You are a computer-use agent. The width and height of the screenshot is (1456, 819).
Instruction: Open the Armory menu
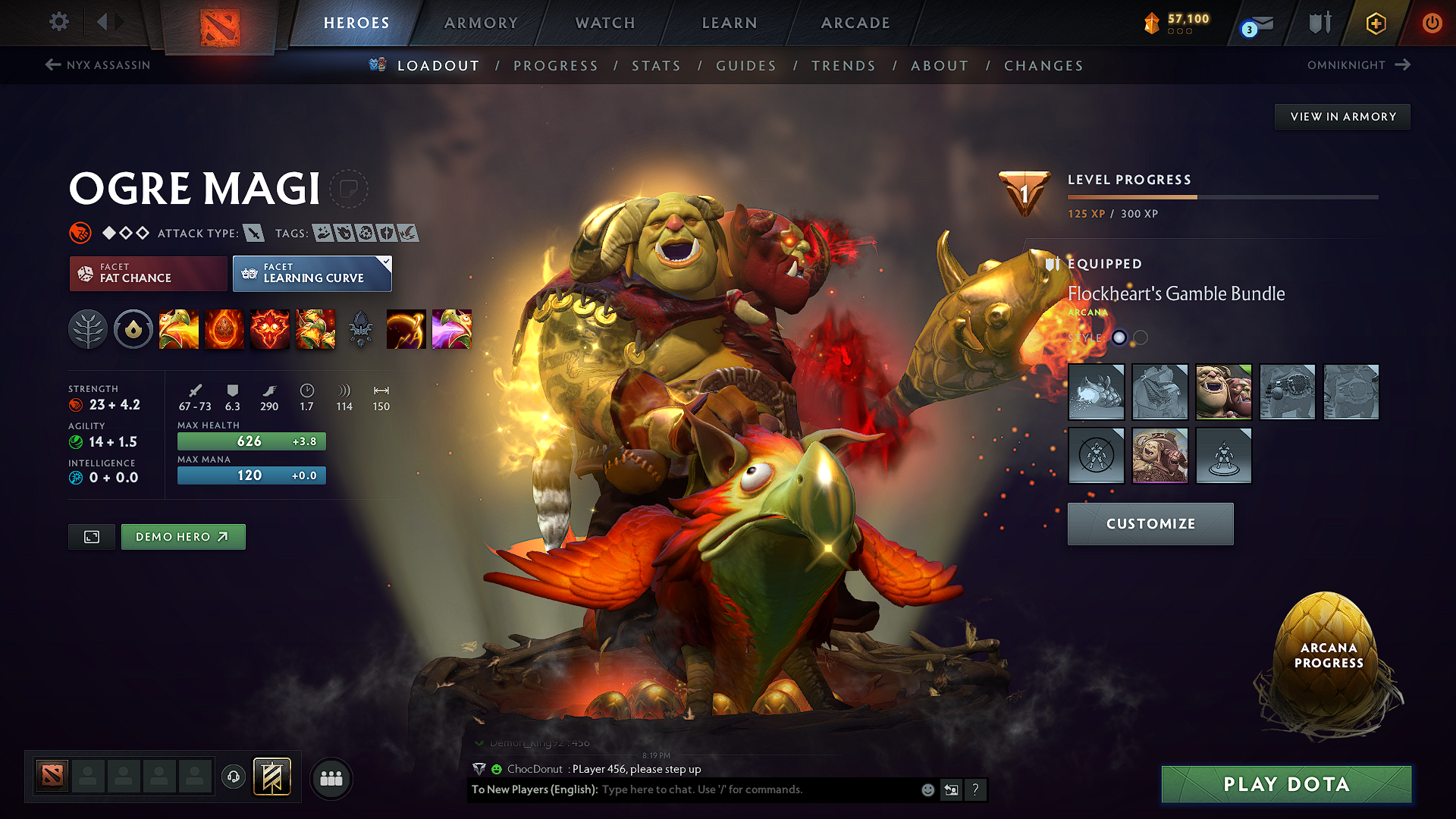pyautogui.click(x=481, y=23)
